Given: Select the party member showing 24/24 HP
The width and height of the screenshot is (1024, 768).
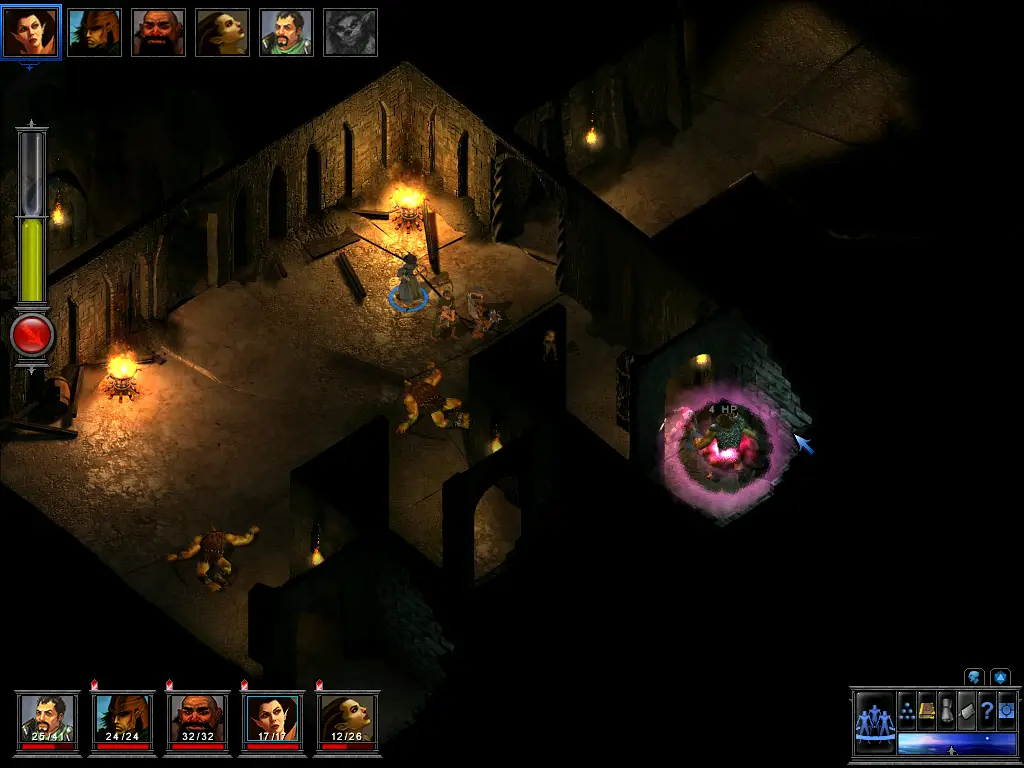Looking at the screenshot, I should point(123,718).
